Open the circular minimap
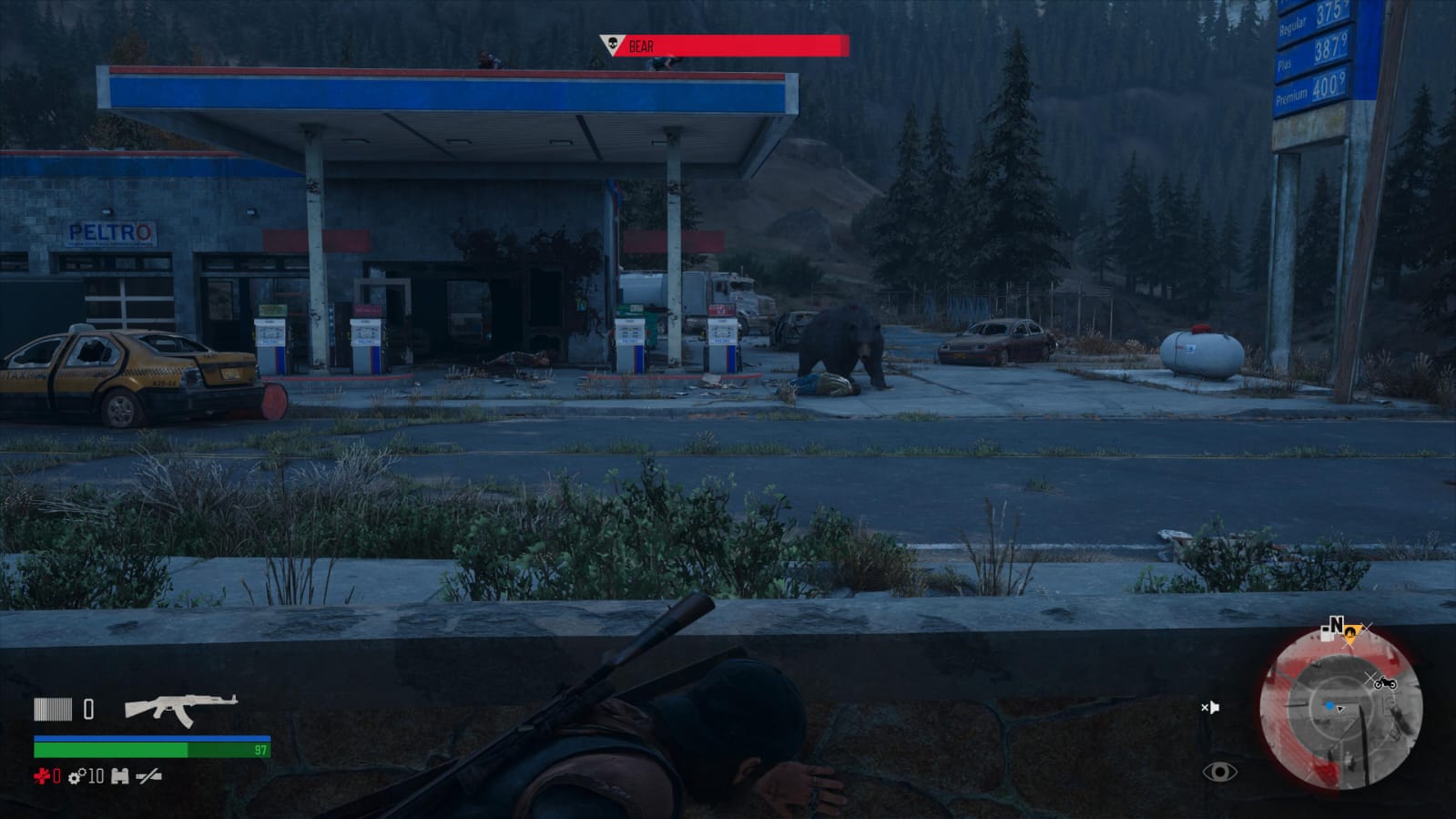This screenshot has height=819, width=1456. click(1339, 709)
